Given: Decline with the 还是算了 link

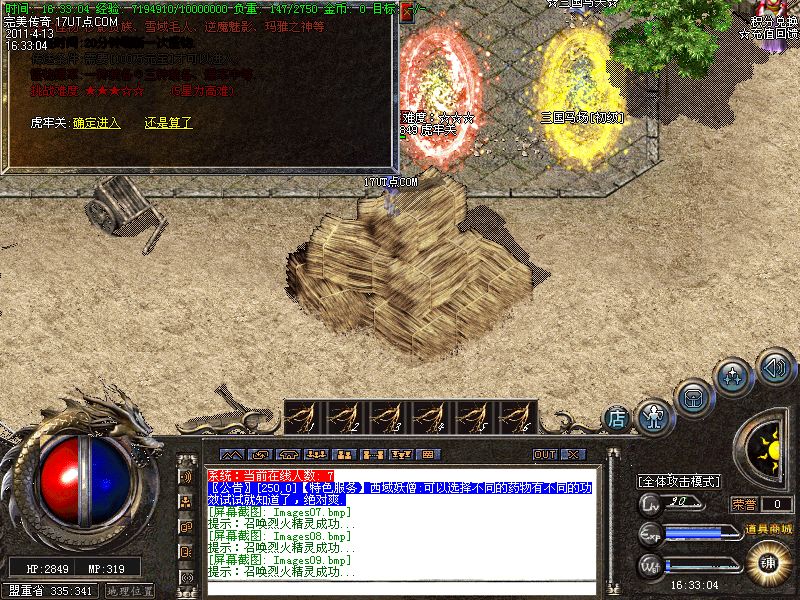Looking at the screenshot, I should tap(168, 123).
